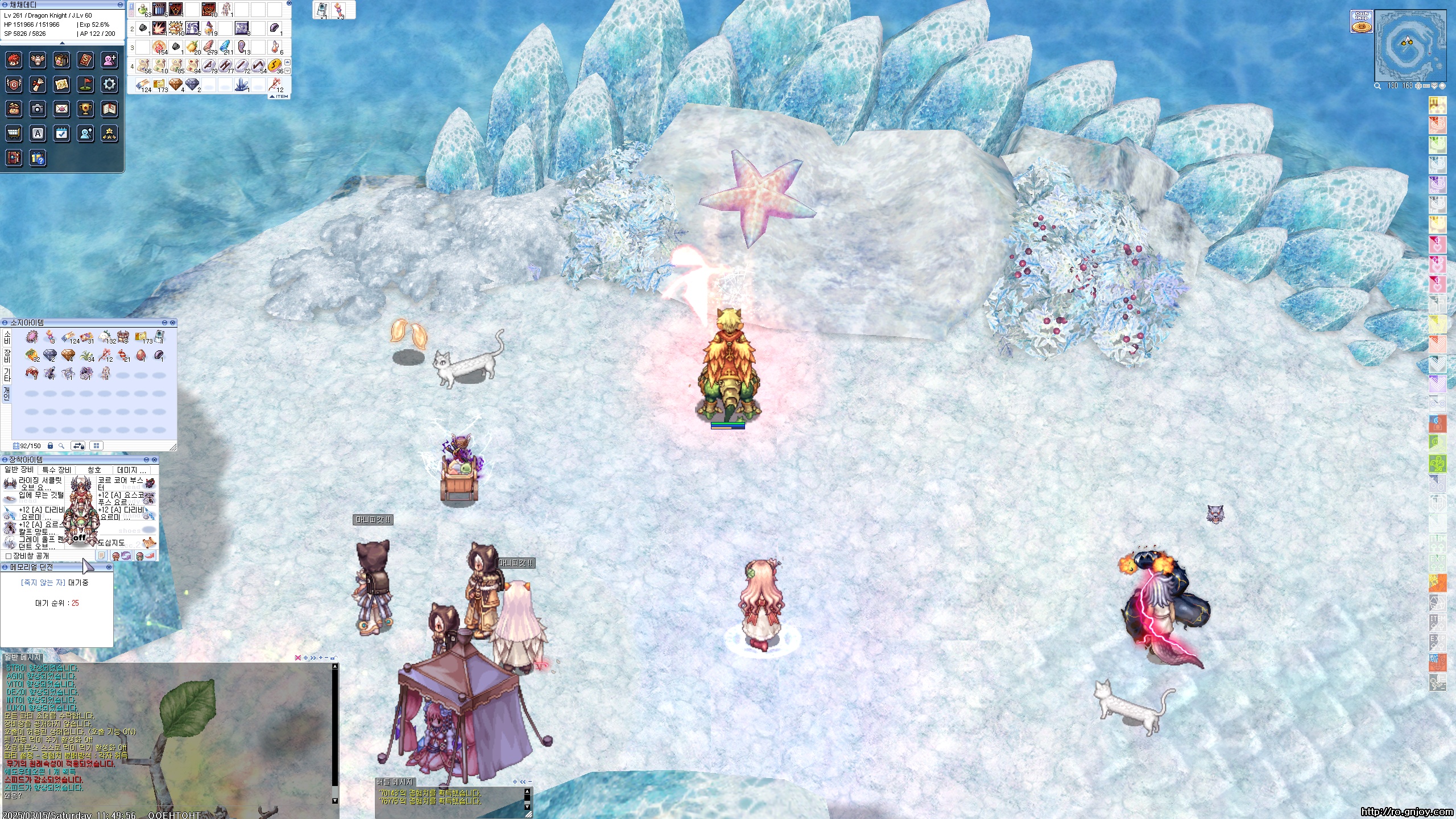1456x819 pixels.
Task: Open the Cash Shop
Action: coord(1361,22)
